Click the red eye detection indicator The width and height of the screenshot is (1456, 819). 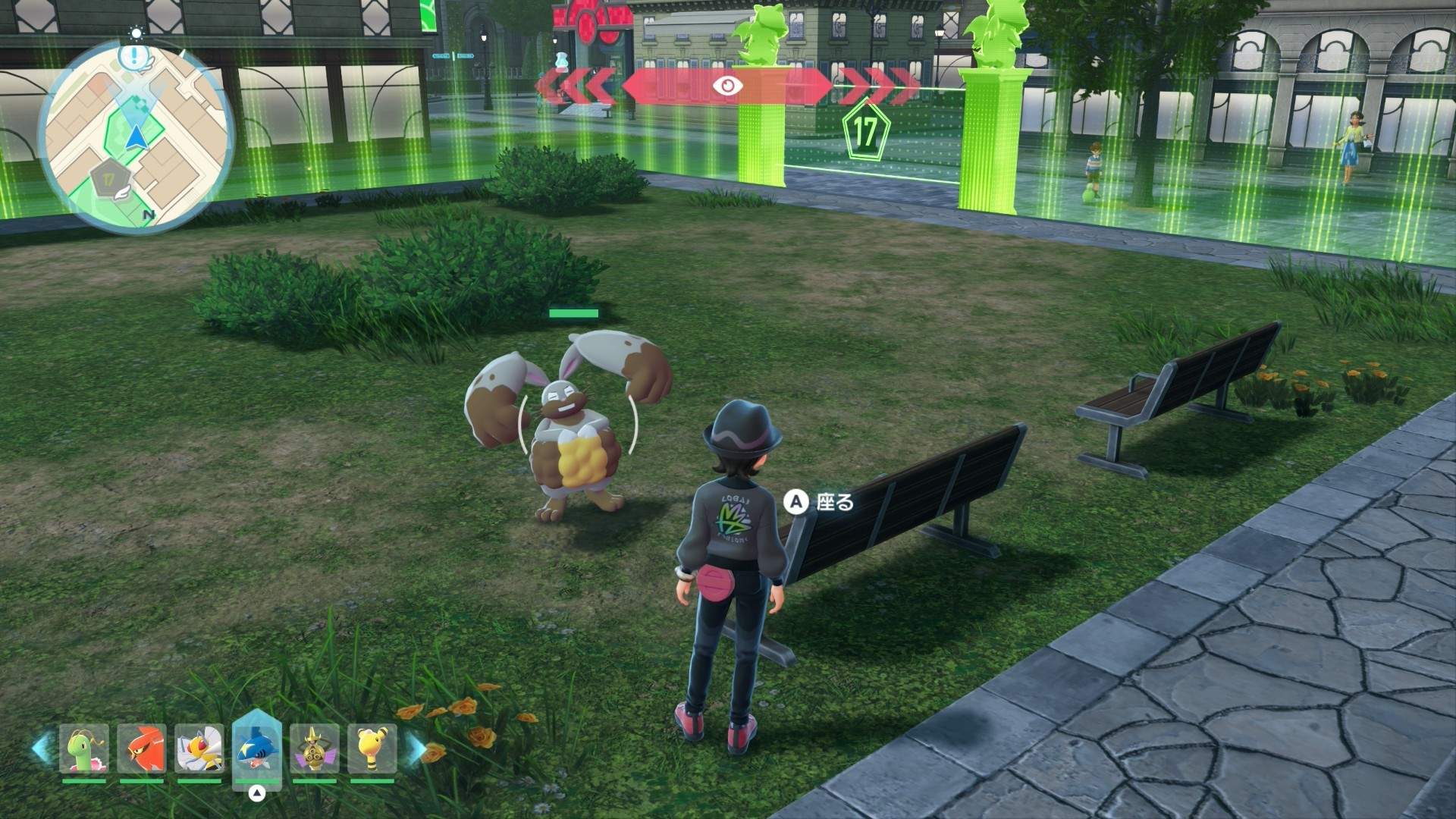[727, 86]
